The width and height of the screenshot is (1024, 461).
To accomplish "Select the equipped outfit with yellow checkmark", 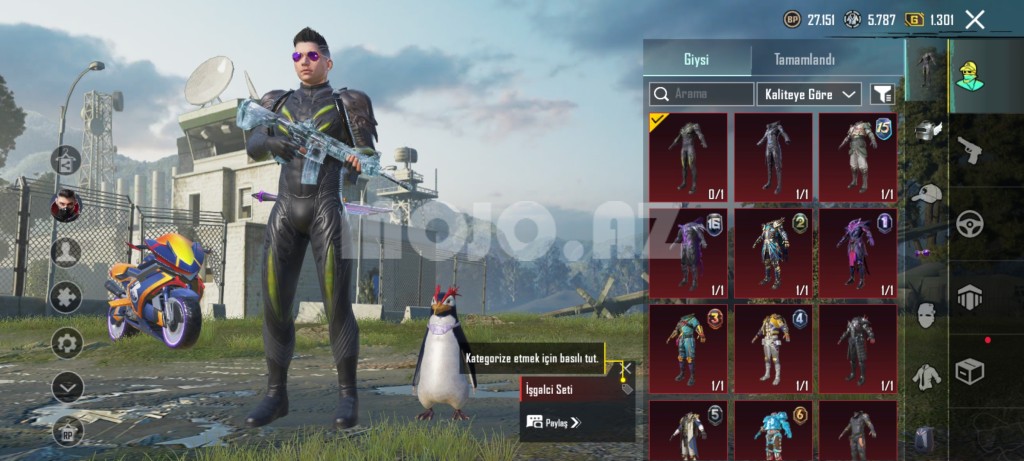I will click(688, 156).
